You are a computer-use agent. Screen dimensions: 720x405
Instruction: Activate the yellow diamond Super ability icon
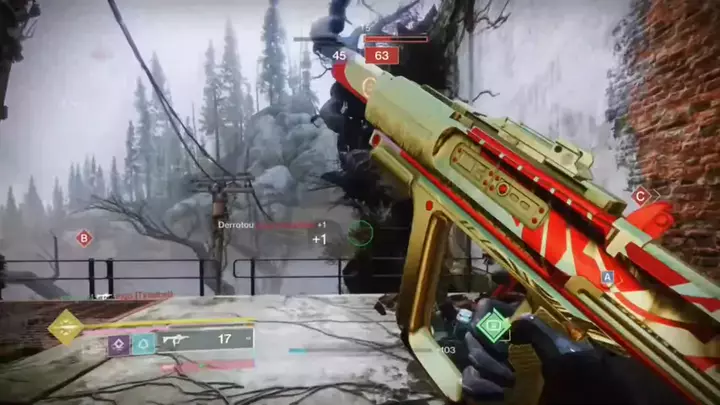(66, 327)
